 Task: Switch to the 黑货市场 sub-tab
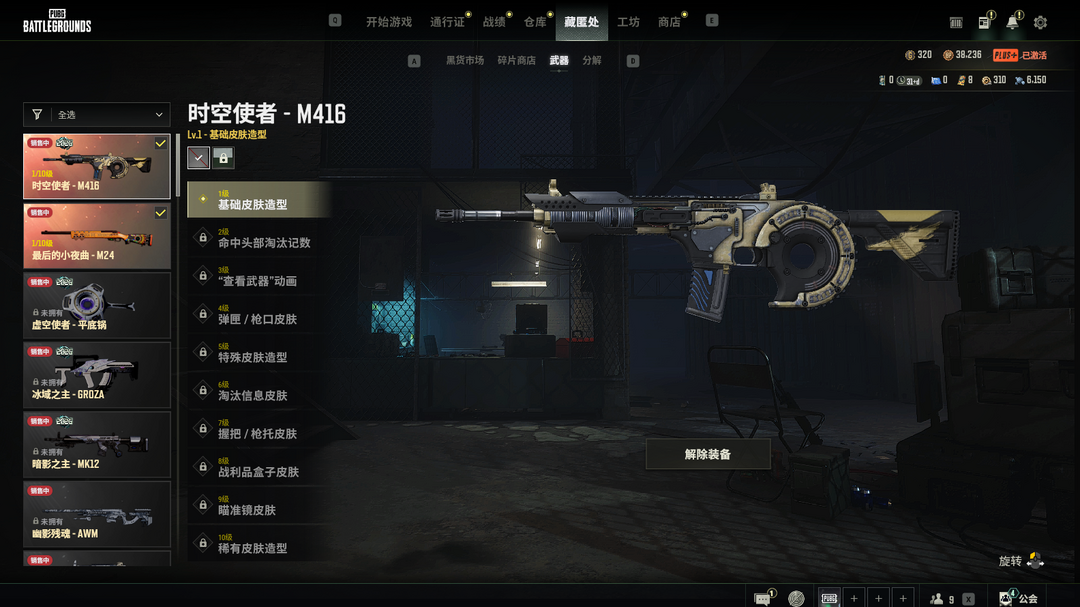465,61
